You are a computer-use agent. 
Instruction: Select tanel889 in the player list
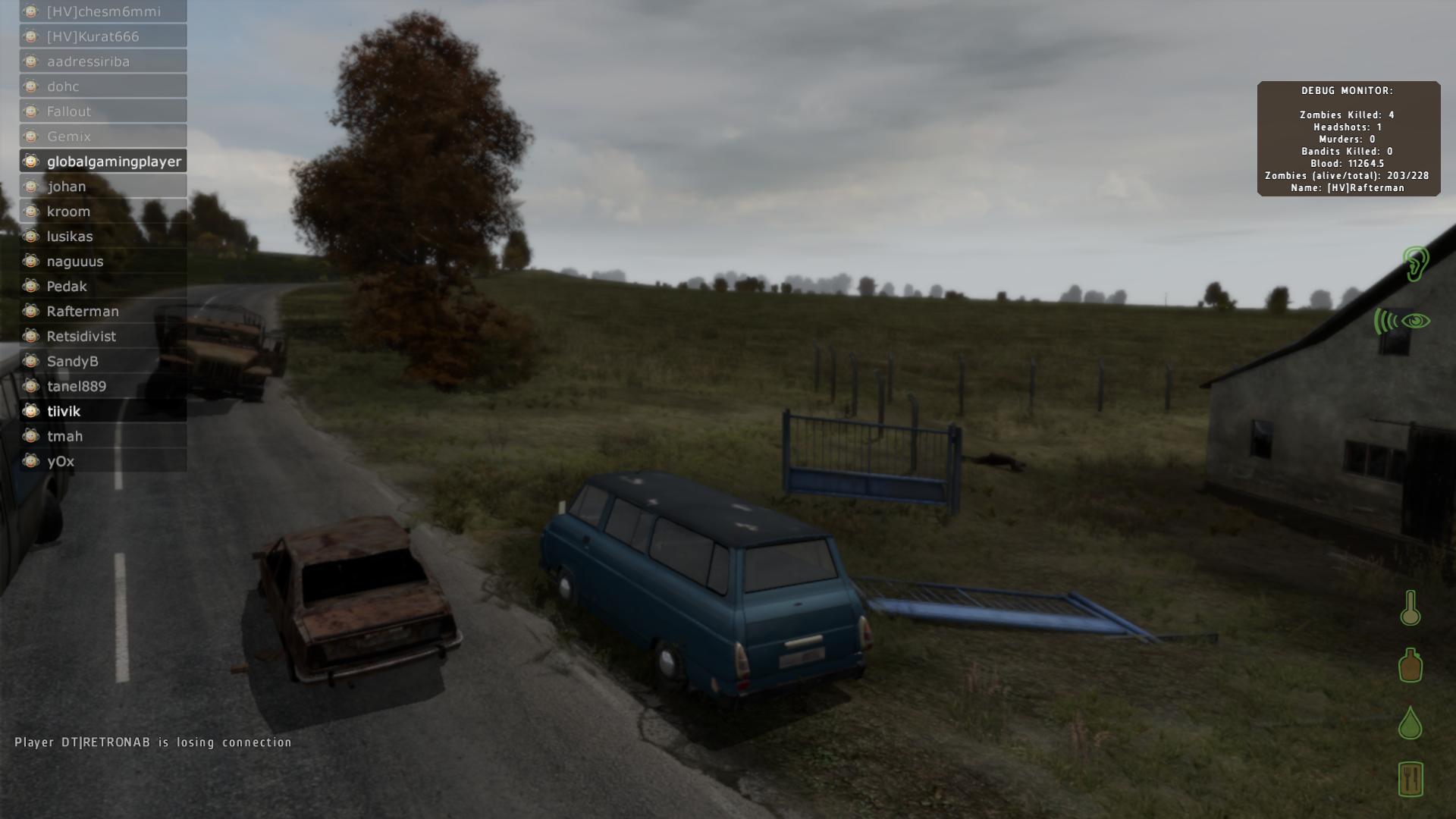(103, 387)
